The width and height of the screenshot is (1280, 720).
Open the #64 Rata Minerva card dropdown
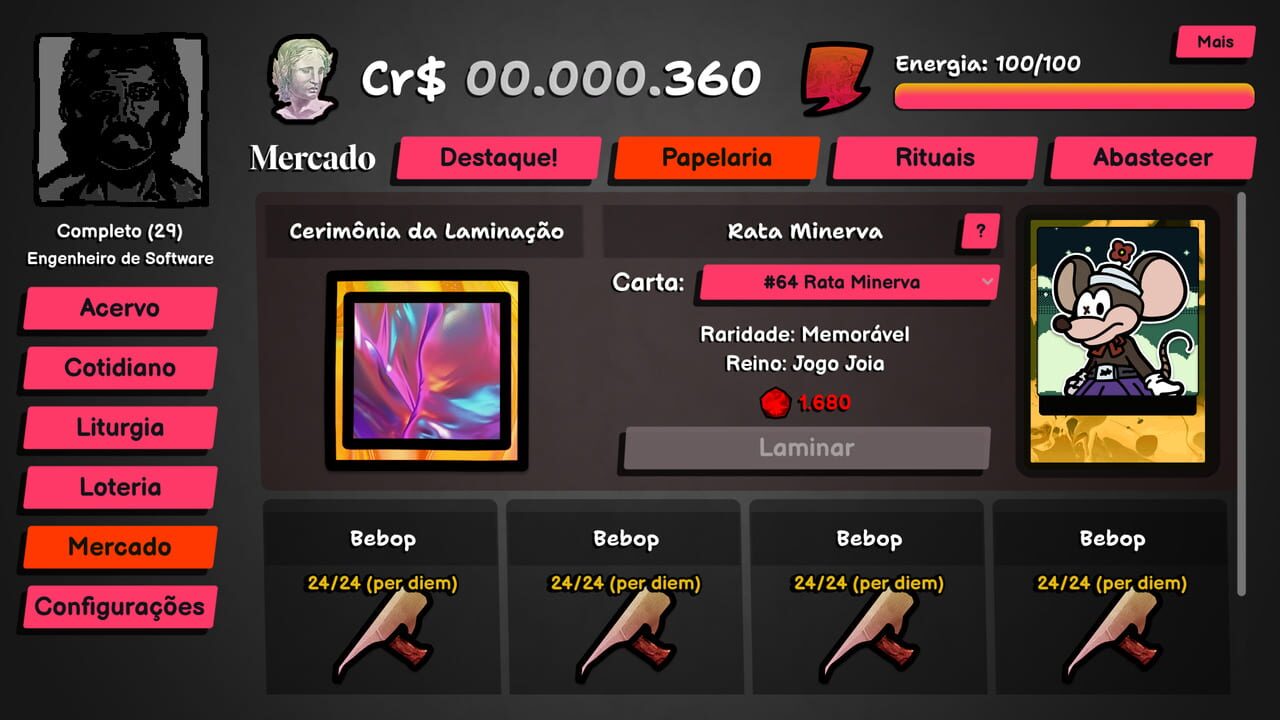coord(848,282)
